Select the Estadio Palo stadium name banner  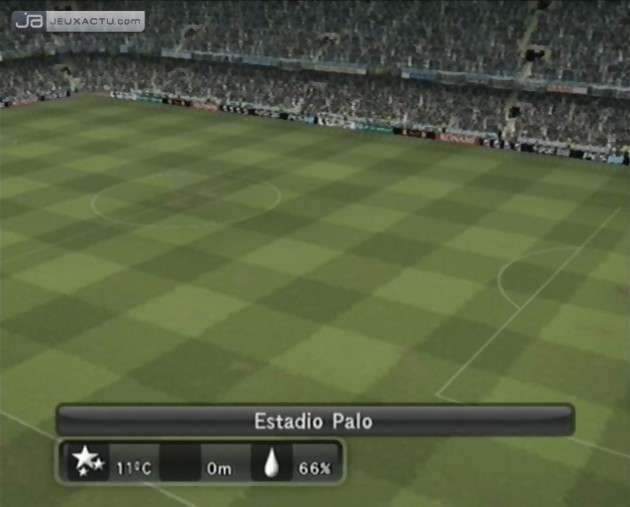click(314, 421)
